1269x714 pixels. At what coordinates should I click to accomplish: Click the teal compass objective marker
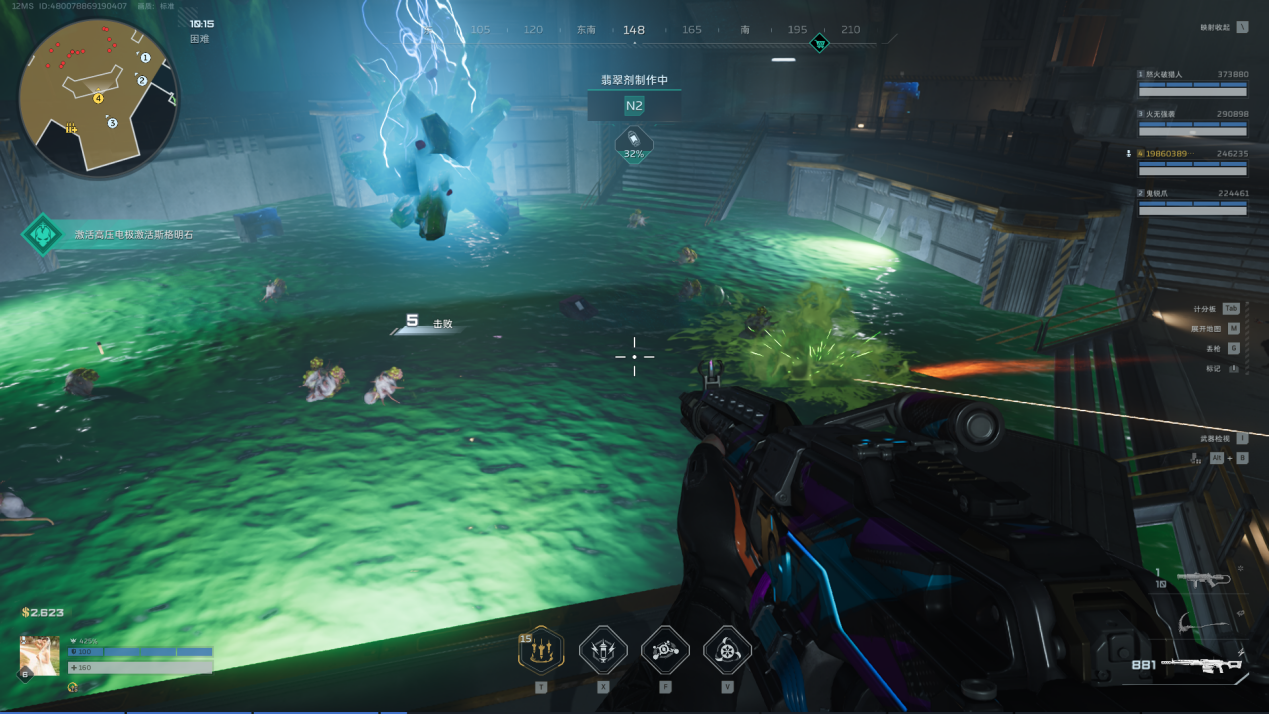point(819,42)
